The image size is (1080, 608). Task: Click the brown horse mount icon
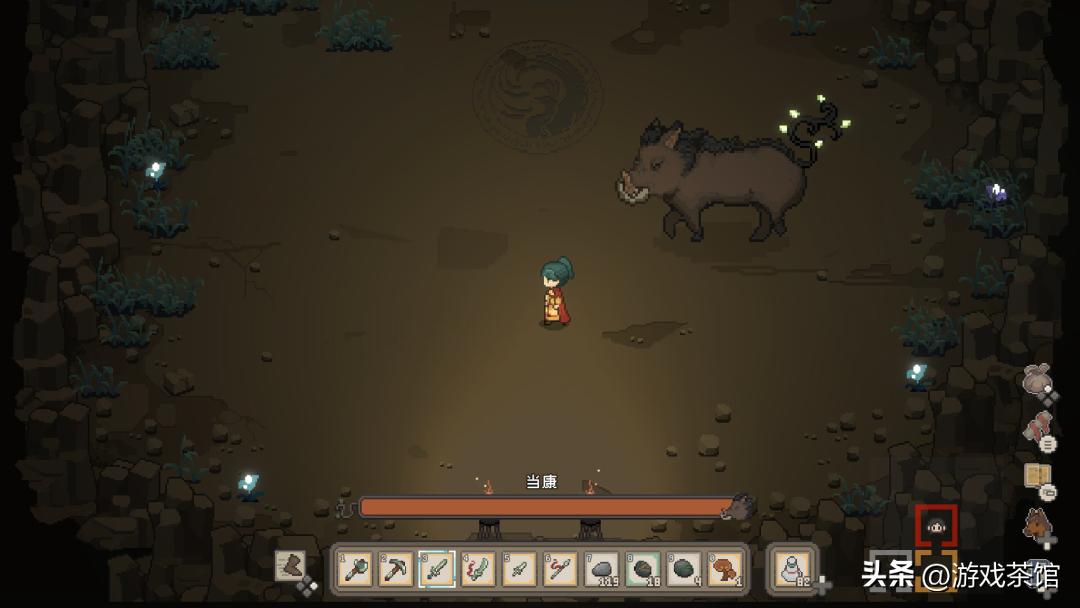[1038, 523]
